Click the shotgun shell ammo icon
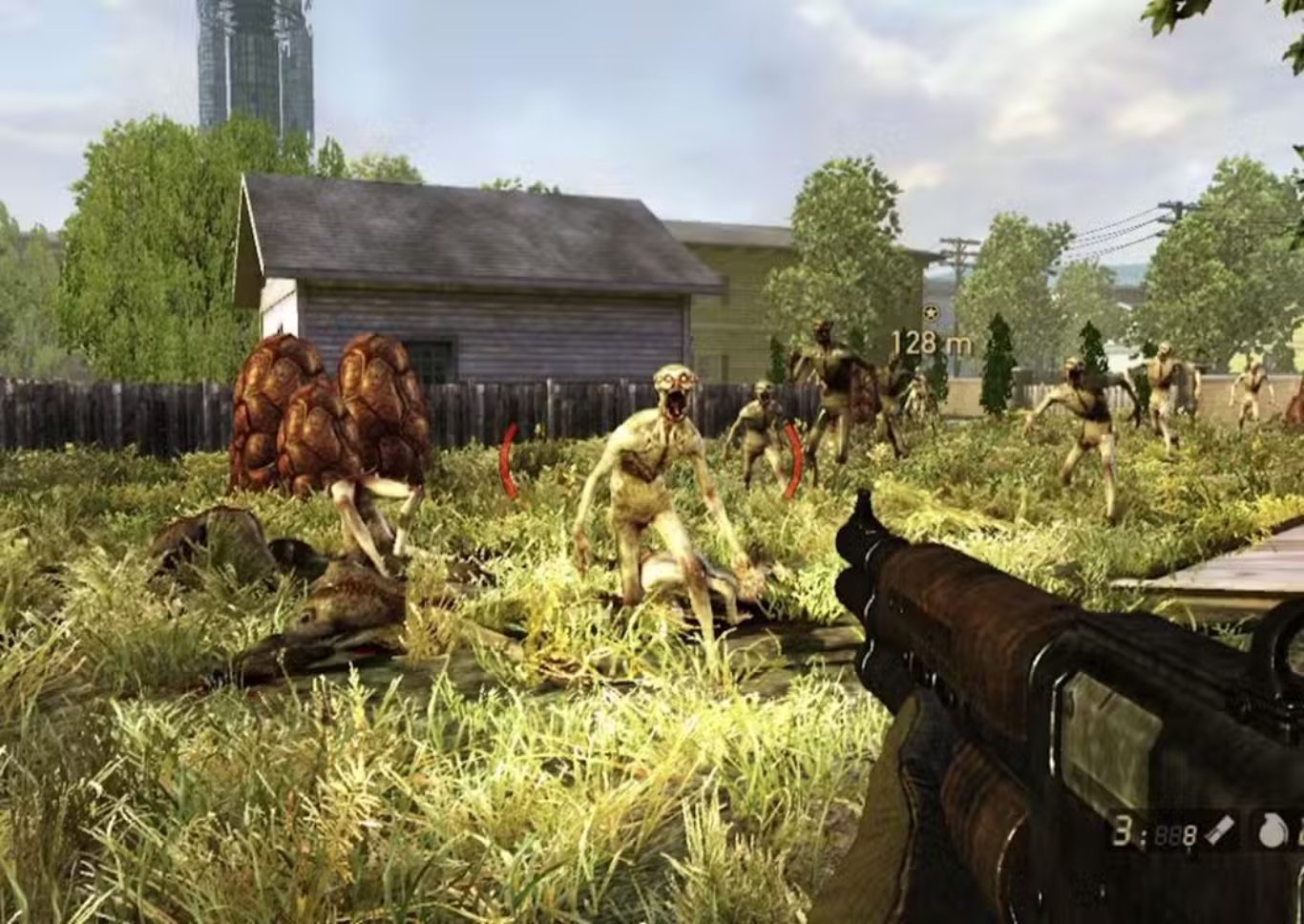 (1219, 832)
